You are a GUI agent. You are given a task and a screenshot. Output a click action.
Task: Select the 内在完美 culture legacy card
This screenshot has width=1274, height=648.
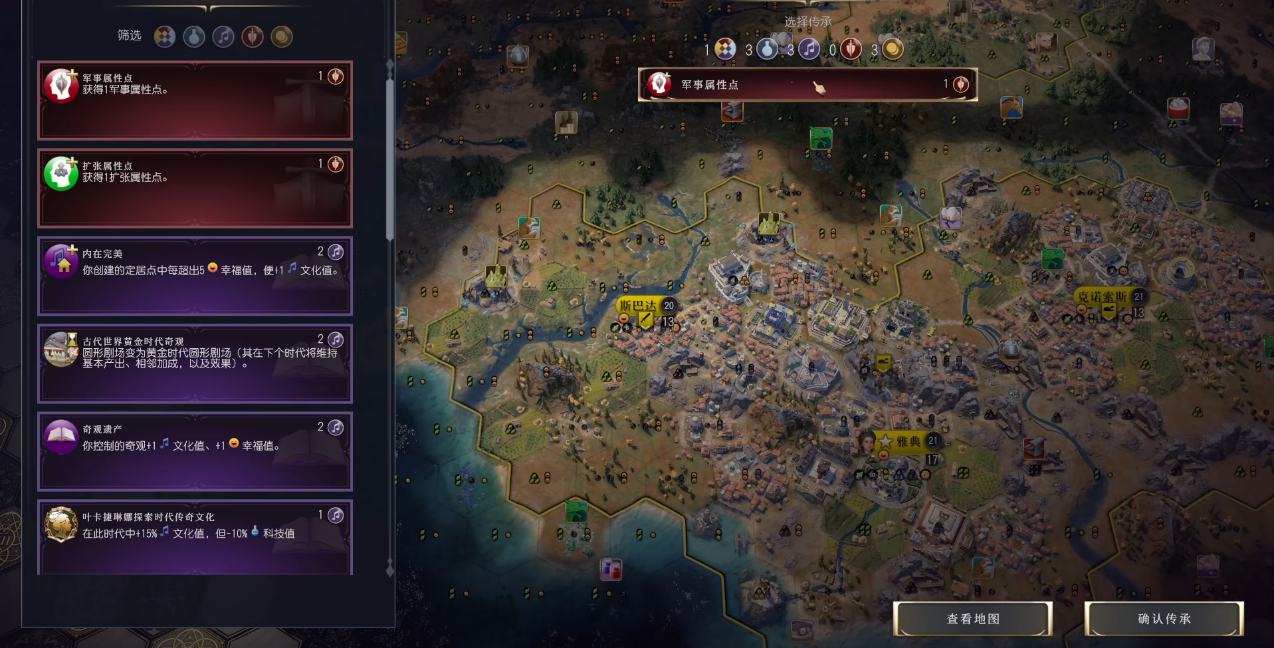click(x=195, y=275)
